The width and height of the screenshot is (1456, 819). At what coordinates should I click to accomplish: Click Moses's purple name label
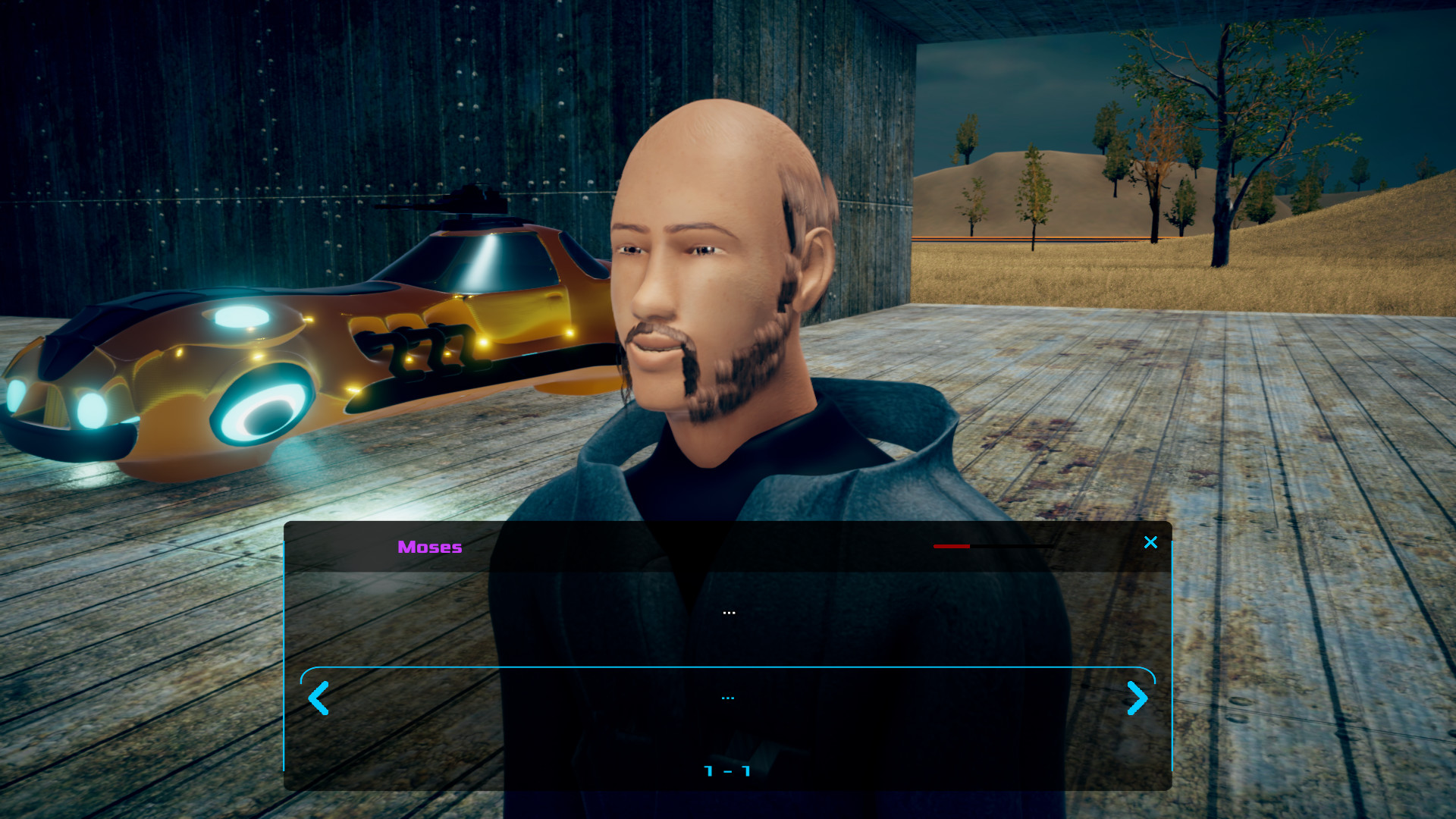click(x=429, y=547)
